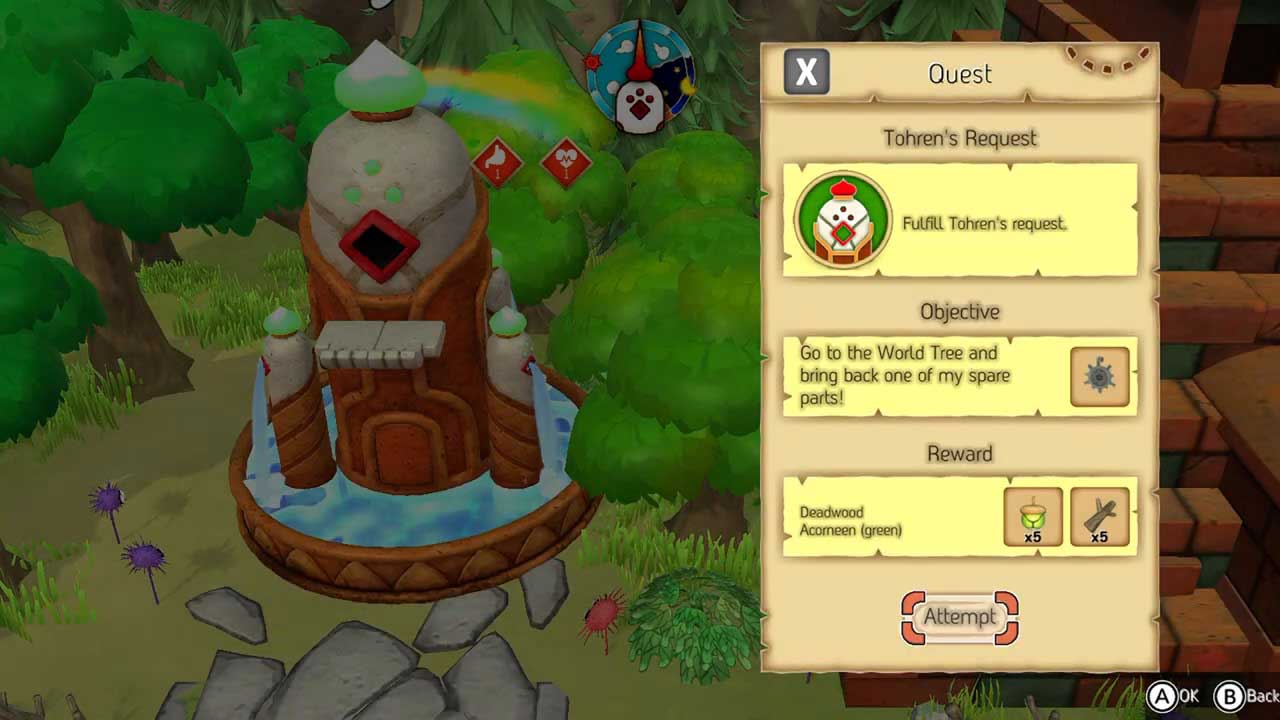The height and width of the screenshot is (720, 1280).
Task: Close the Quest panel with X
Action: pos(806,72)
